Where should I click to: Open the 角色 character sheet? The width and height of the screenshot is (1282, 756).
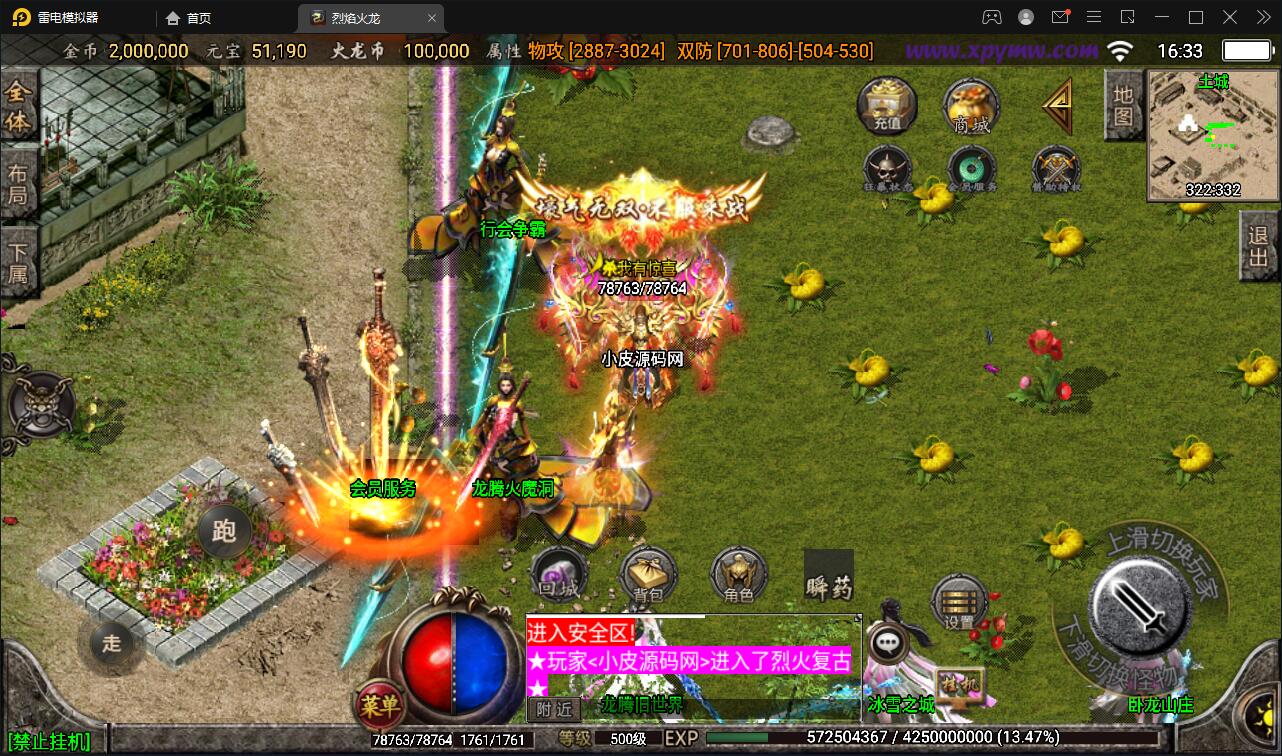(x=738, y=575)
